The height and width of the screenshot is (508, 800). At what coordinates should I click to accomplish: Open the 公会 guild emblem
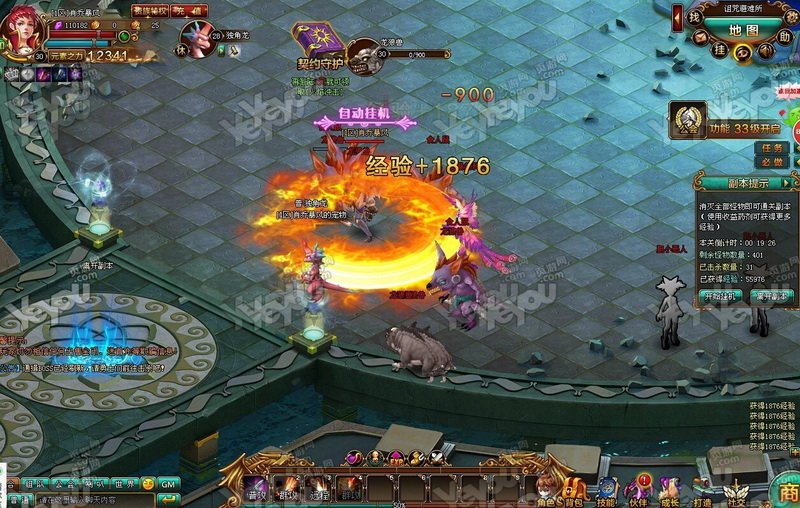[x=688, y=122]
